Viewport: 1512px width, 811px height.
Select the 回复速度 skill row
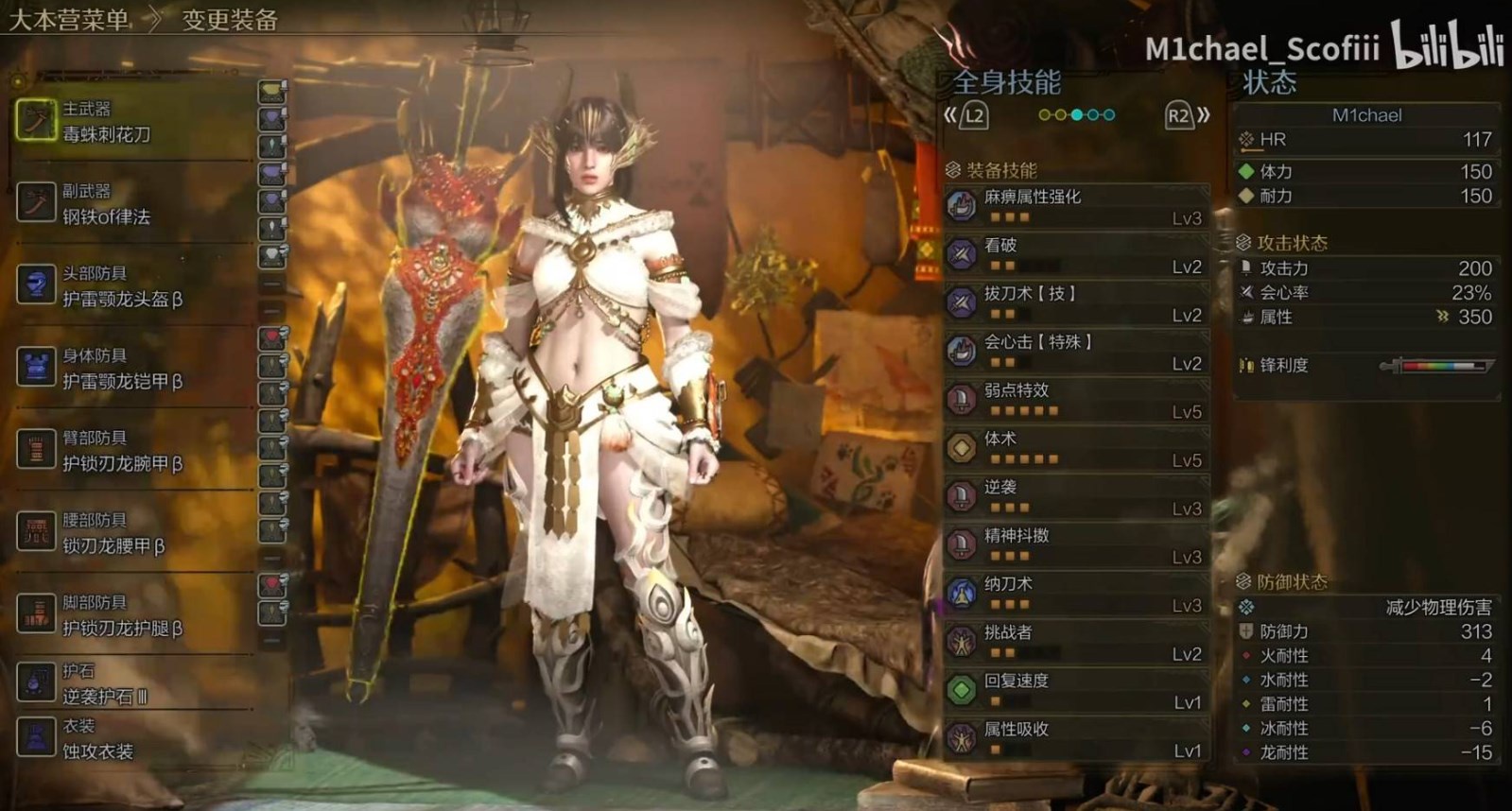tap(1077, 691)
